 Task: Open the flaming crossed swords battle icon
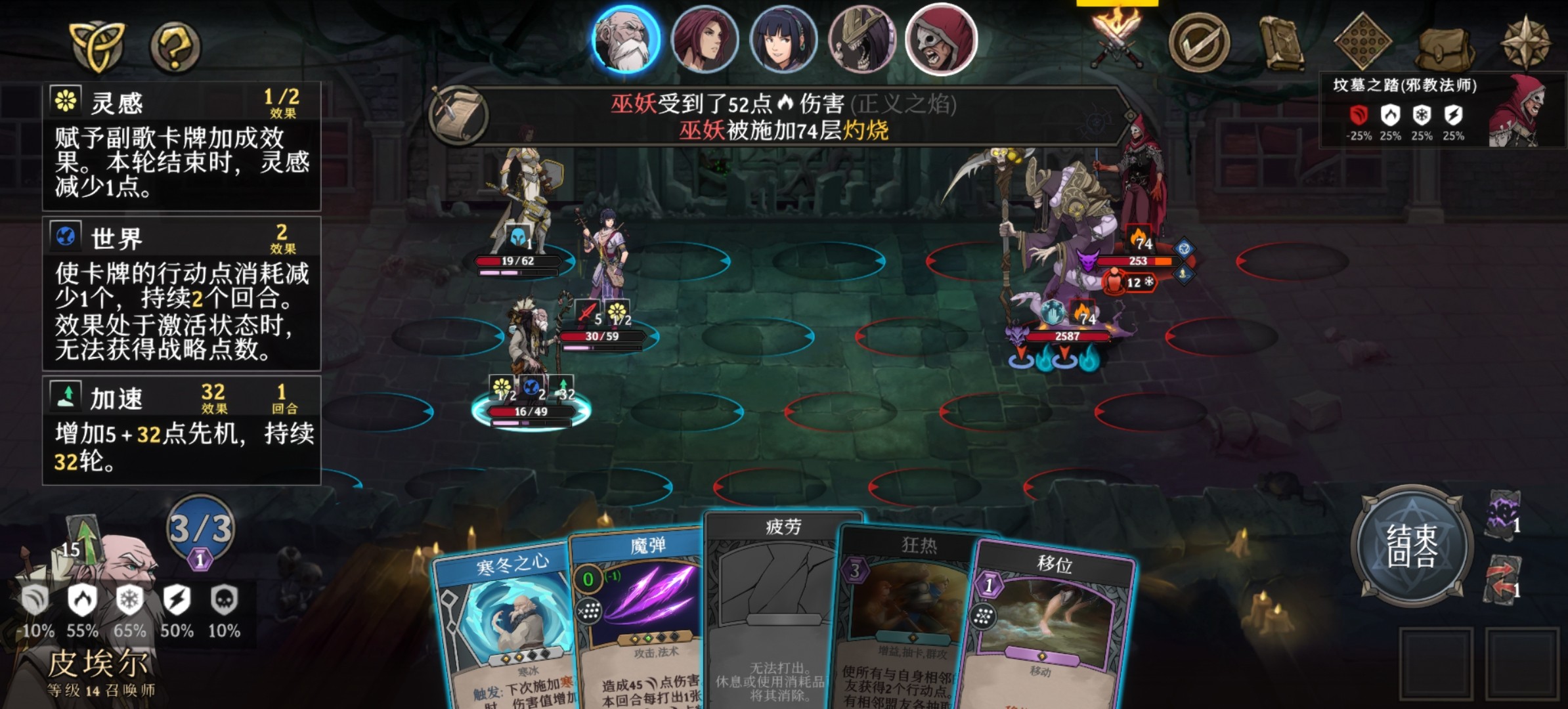(1115, 41)
